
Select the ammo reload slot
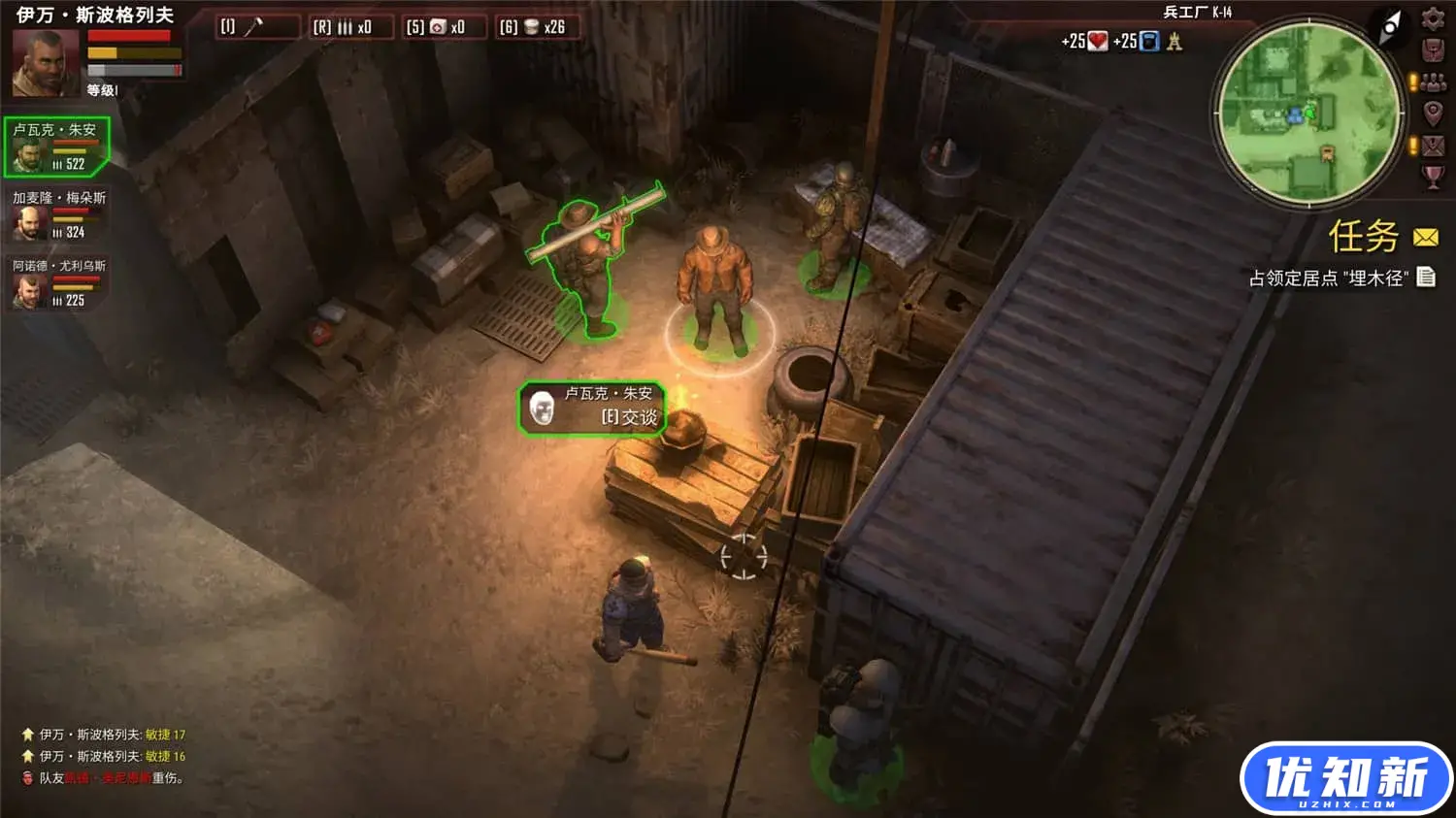pyautogui.click(x=351, y=27)
